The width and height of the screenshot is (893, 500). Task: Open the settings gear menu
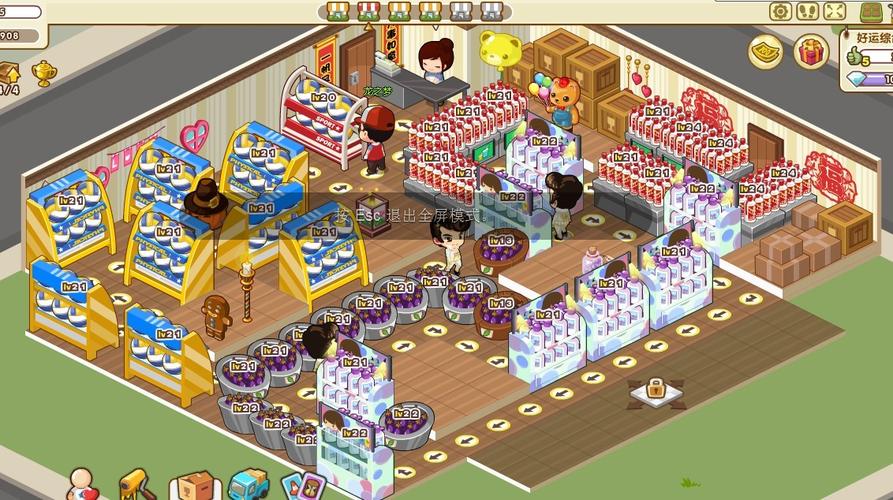pos(780,11)
